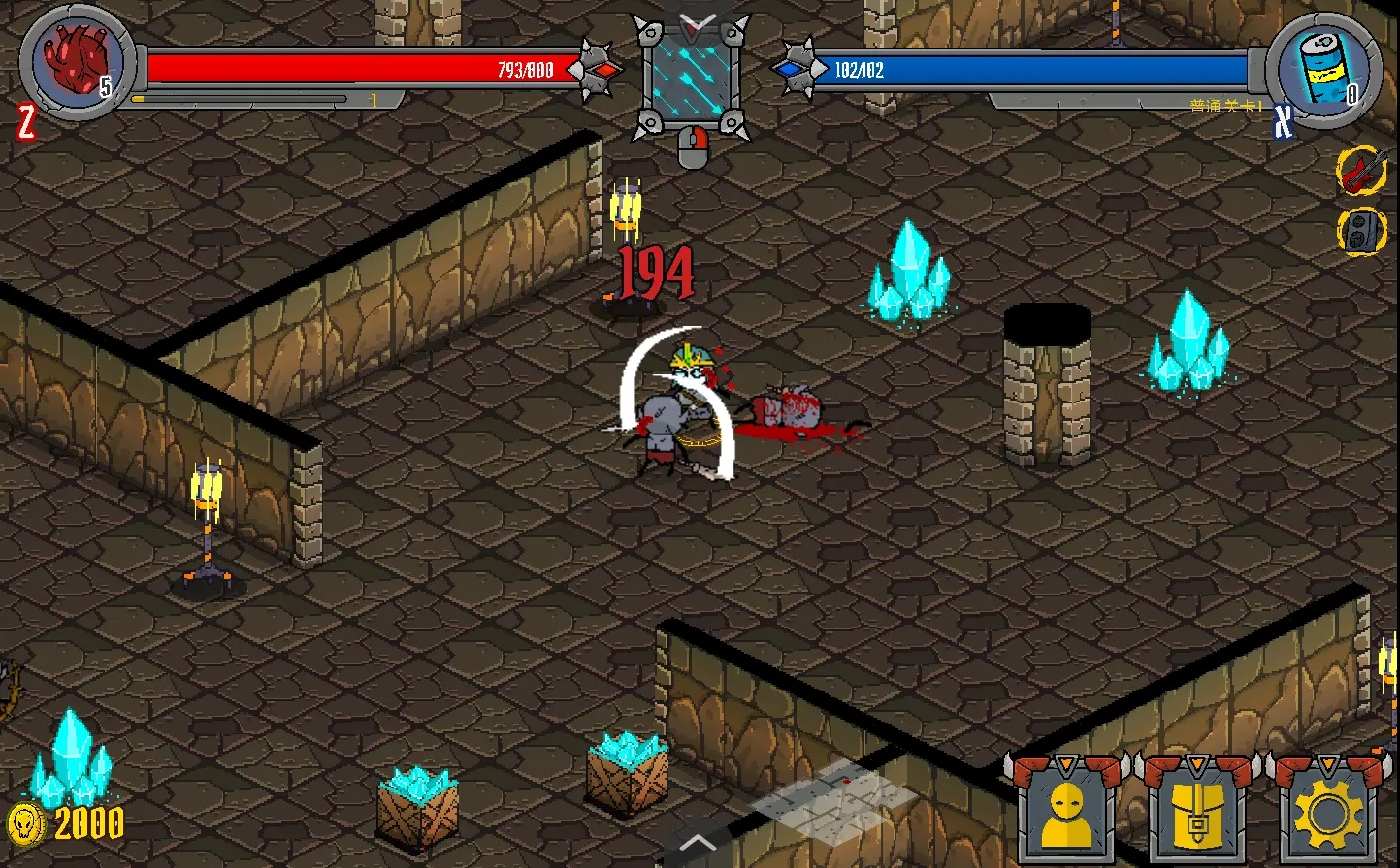Expand the top chevron arrow panel
The image size is (1400, 868).
(x=698, y=21)
